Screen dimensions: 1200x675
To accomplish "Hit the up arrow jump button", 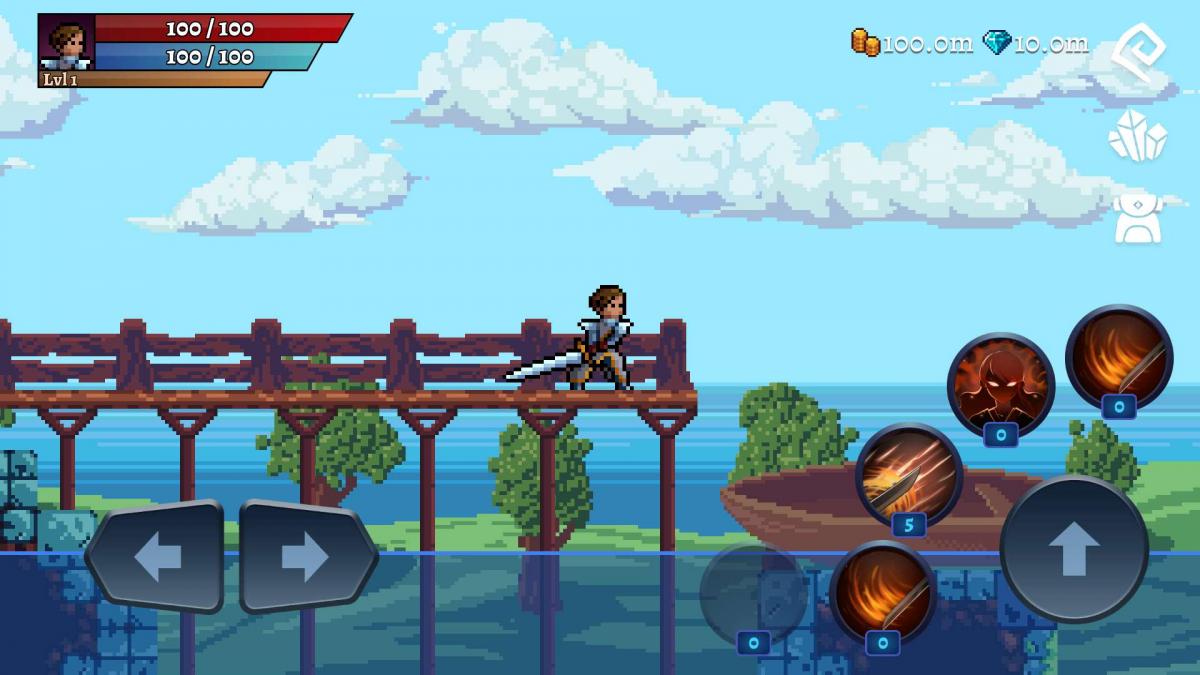I will [1073, 549].
